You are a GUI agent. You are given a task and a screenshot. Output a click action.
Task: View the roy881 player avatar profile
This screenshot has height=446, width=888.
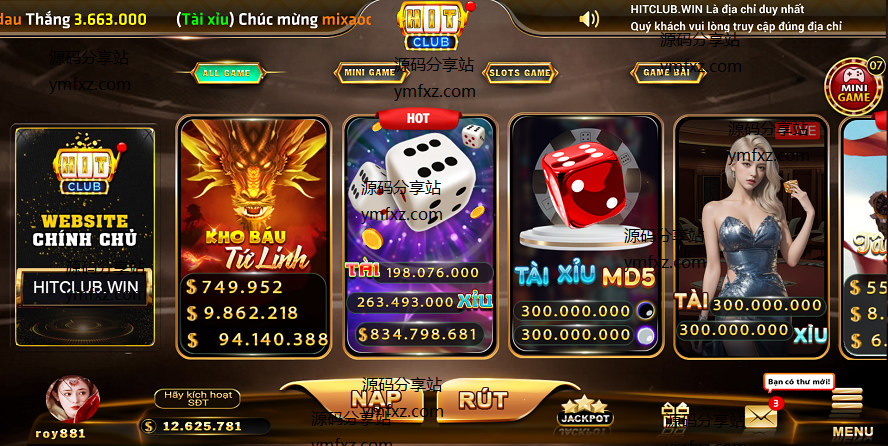pyautogui.click(x=72, y=401)
